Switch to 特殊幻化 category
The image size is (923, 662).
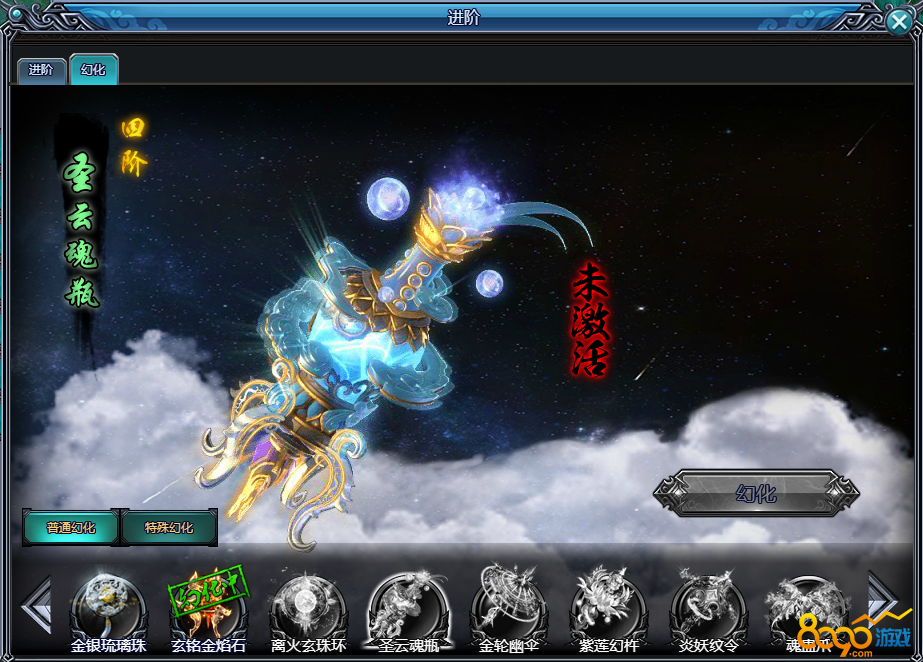(x=169, y=527)
